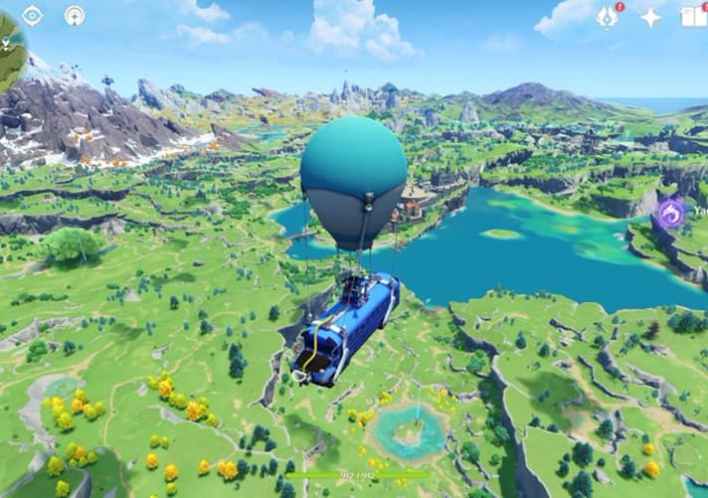Open the book-shaped handbook icon
The height and width of the screenshot is (498, 708).
tap(694, 16)
